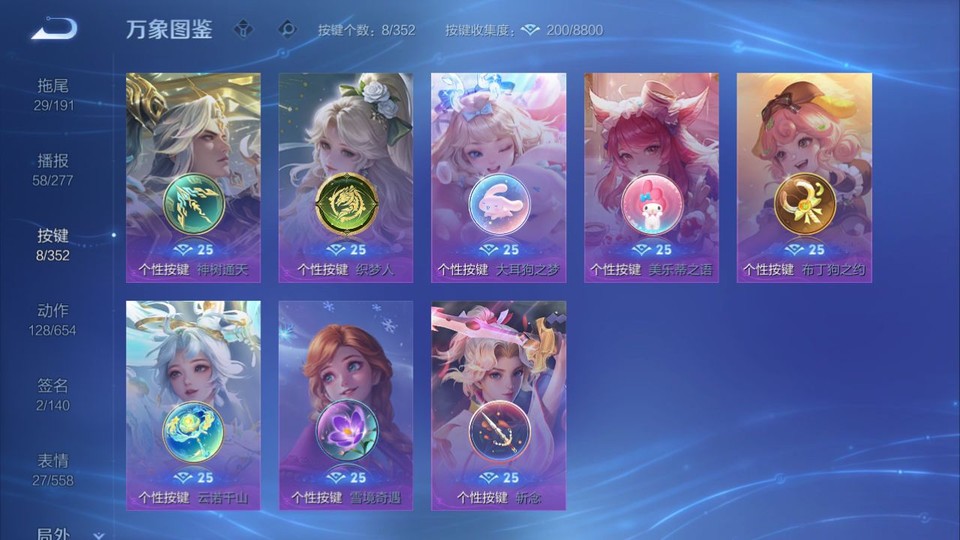Show the 表情 category tab

click(x=53, y=469)
